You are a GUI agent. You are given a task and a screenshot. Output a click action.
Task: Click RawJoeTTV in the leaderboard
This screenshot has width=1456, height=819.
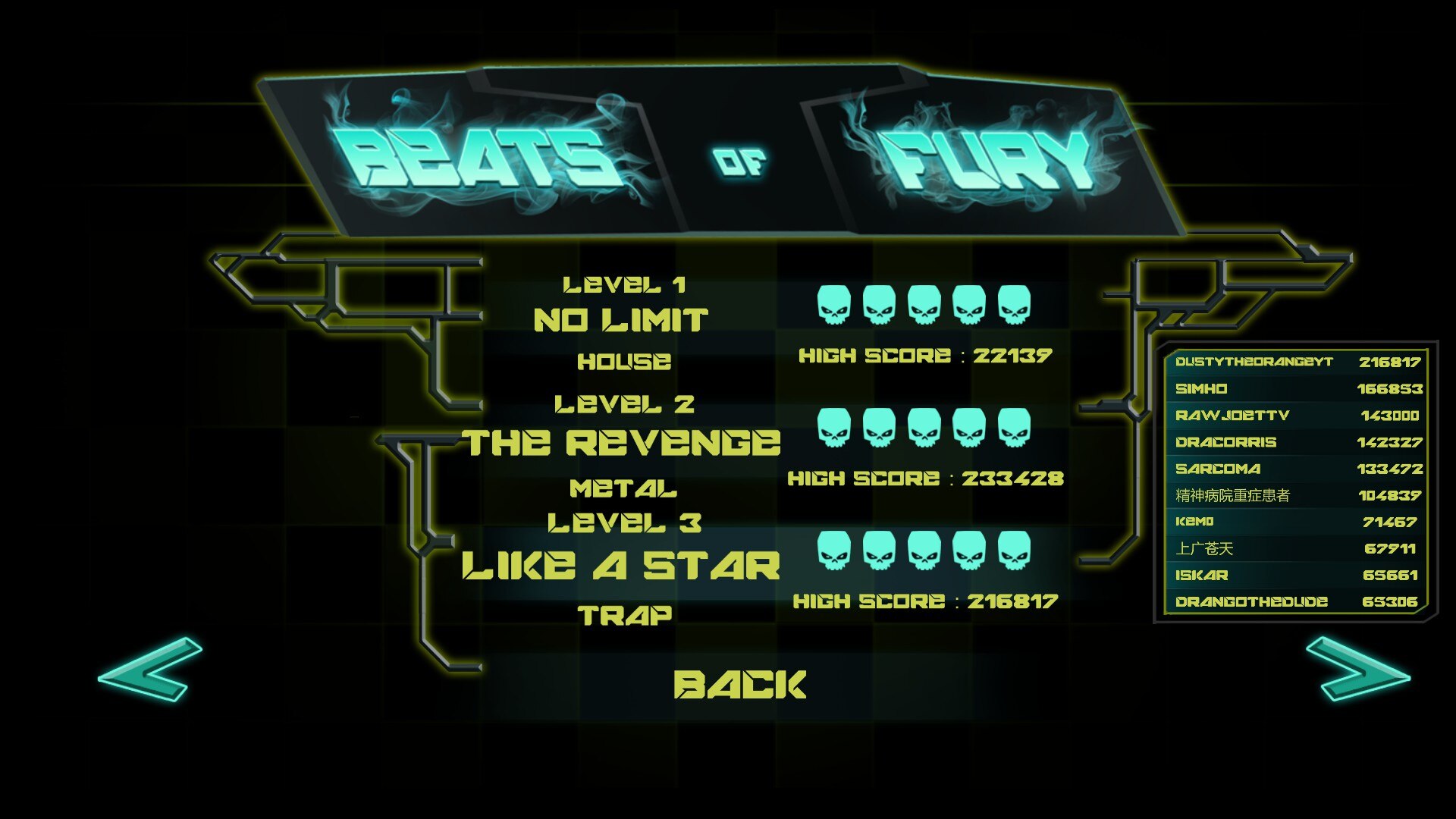1296,416
